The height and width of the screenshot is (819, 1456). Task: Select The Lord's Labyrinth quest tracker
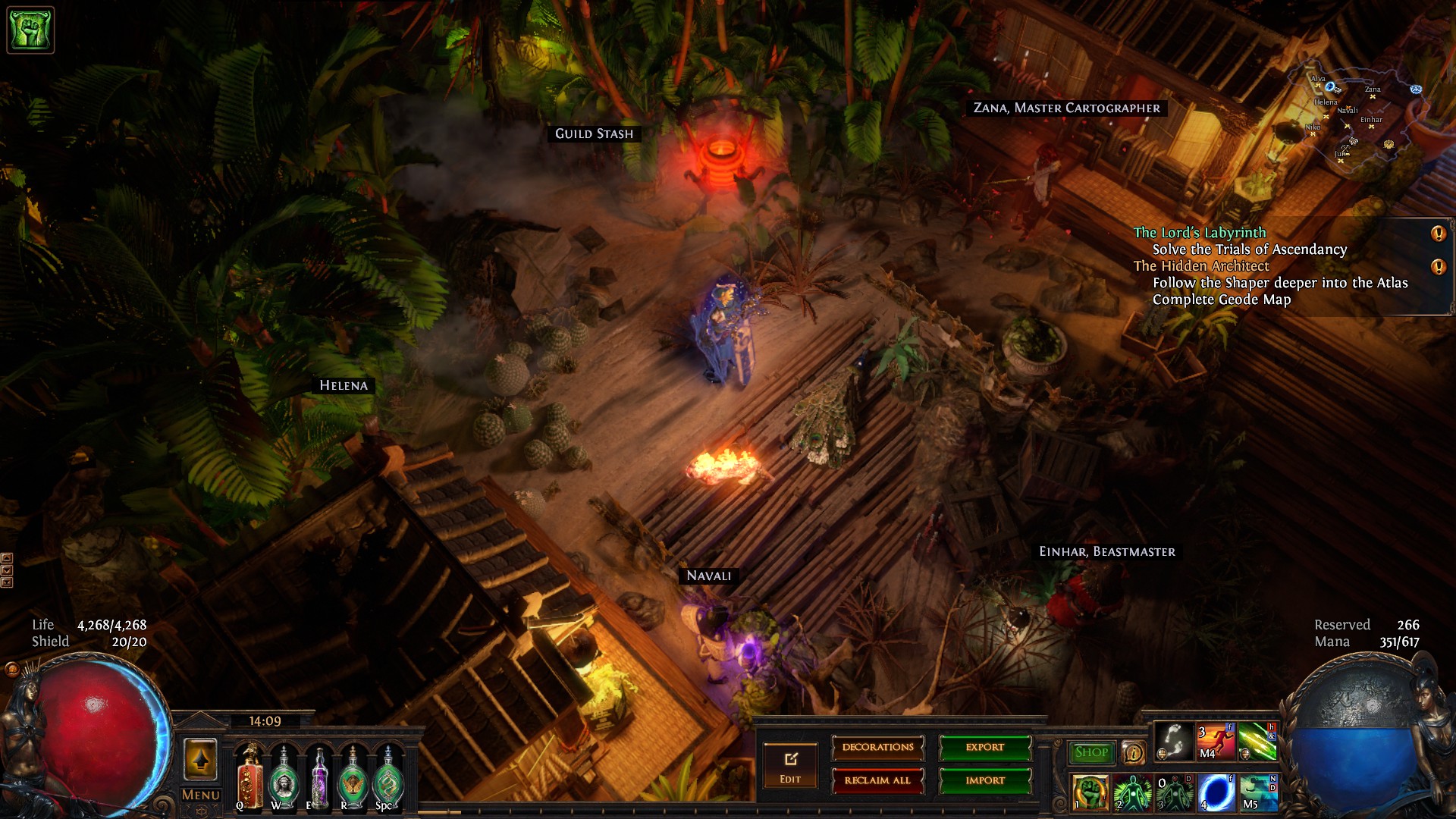click(x=1200, y=233)
